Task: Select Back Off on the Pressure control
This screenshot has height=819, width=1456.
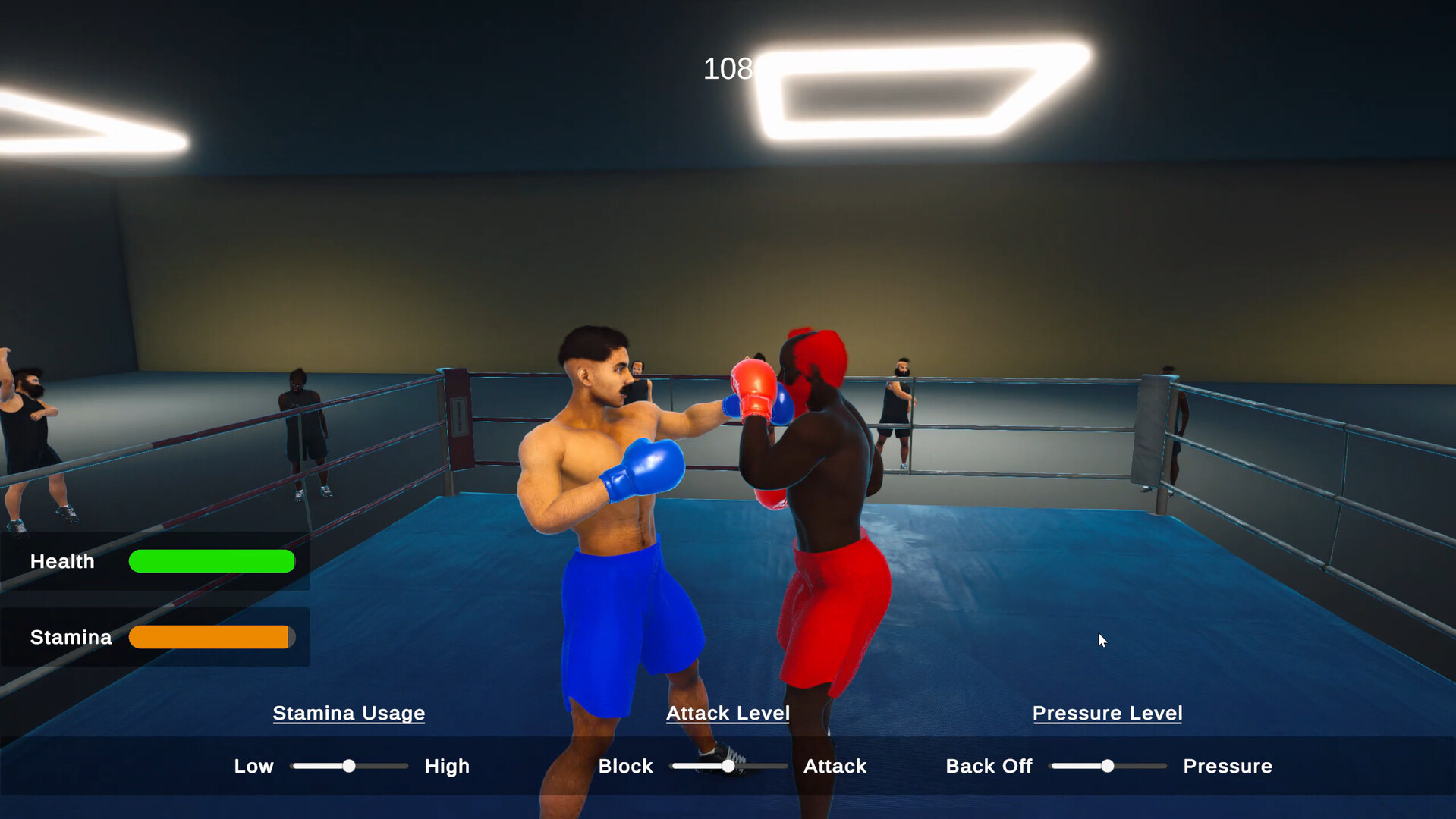Action: click(989, 766)
